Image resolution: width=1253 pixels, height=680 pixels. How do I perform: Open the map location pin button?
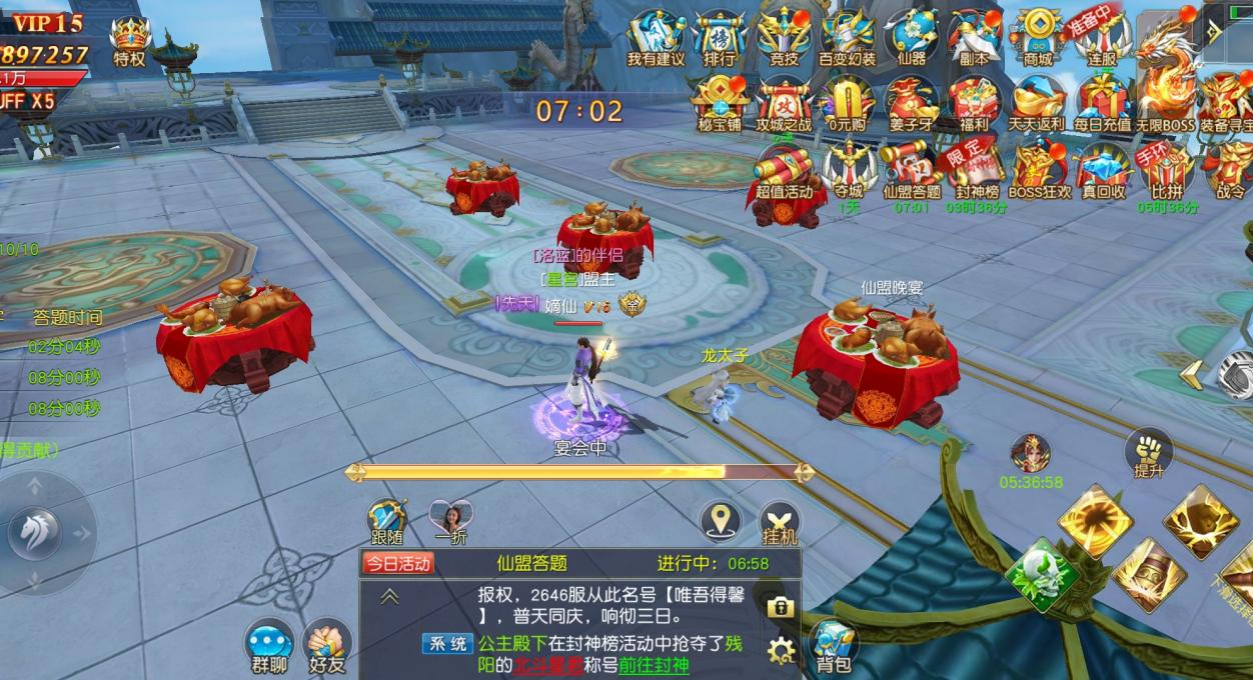720,520
